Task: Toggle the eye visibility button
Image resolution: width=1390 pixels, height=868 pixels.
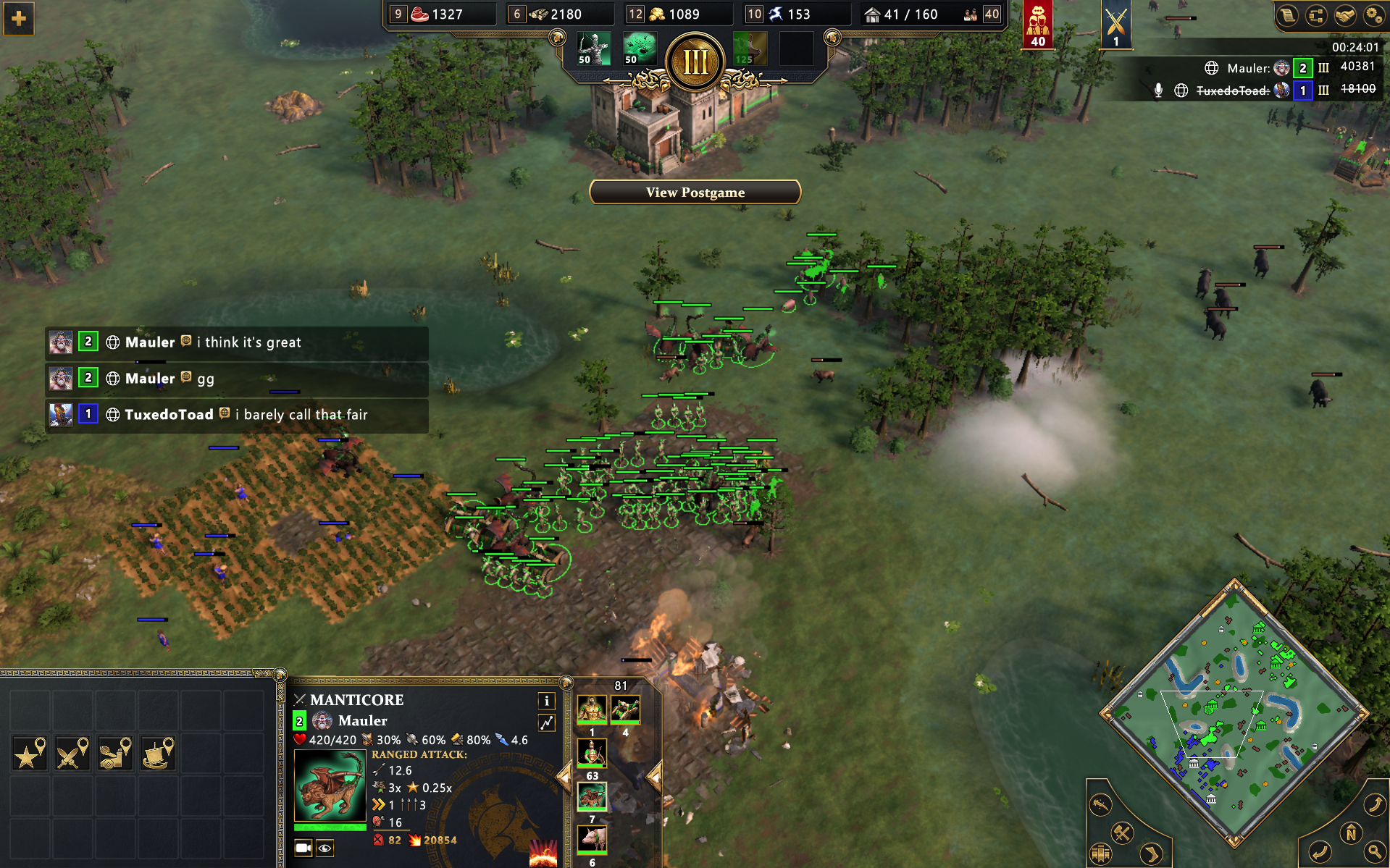Action: click(x=325, y=848)
